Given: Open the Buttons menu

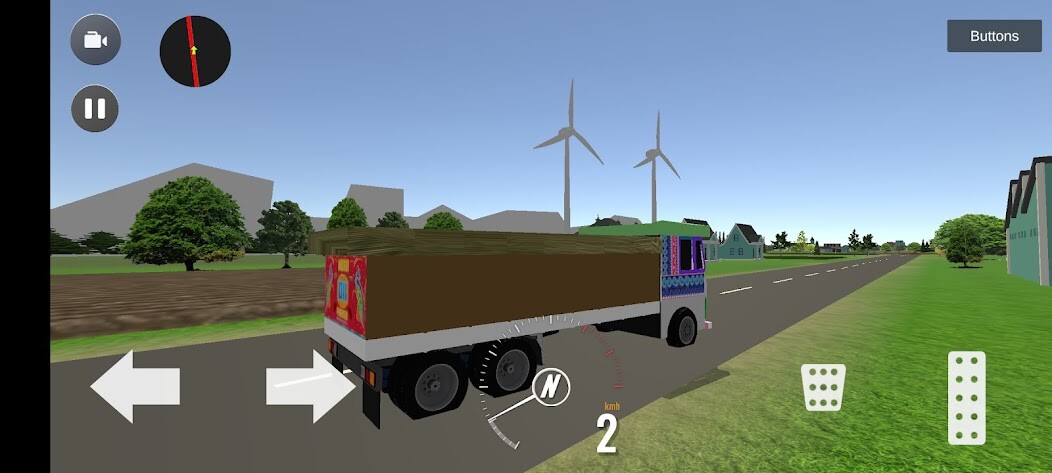Looking at the screenshot, I should click(x=994, y=36).
